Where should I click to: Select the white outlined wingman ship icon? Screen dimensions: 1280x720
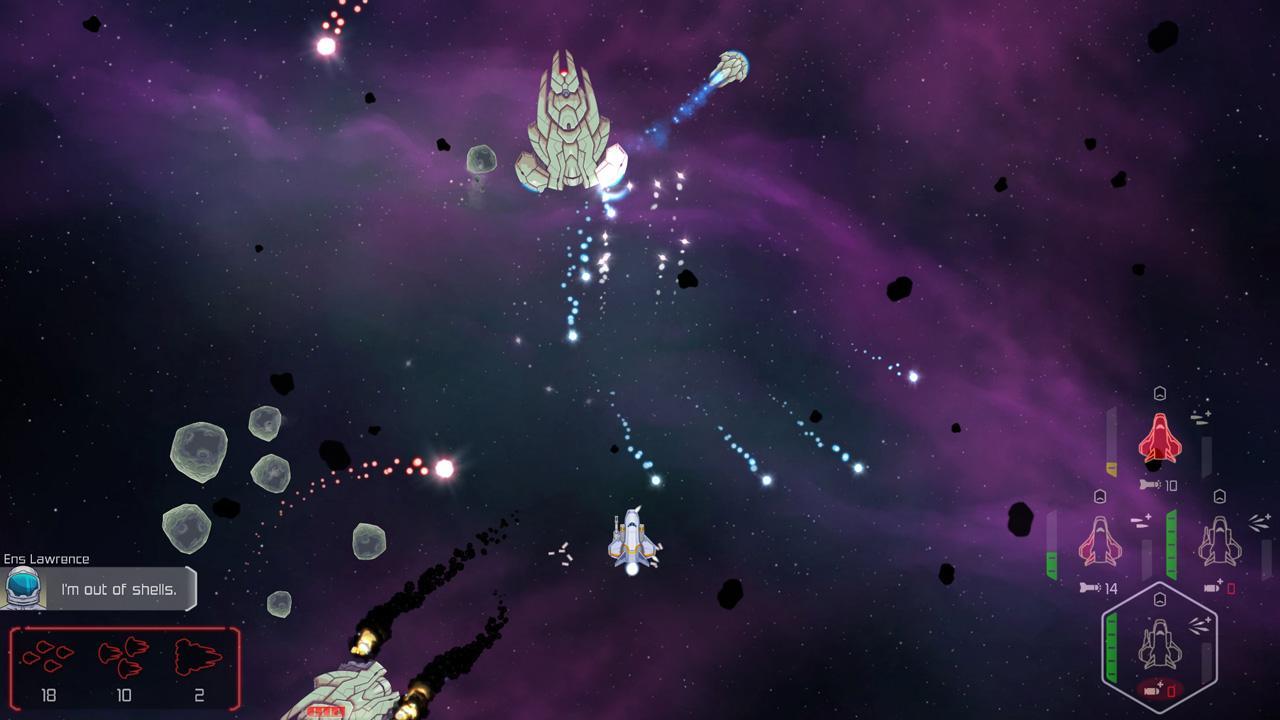[1220, 540]
